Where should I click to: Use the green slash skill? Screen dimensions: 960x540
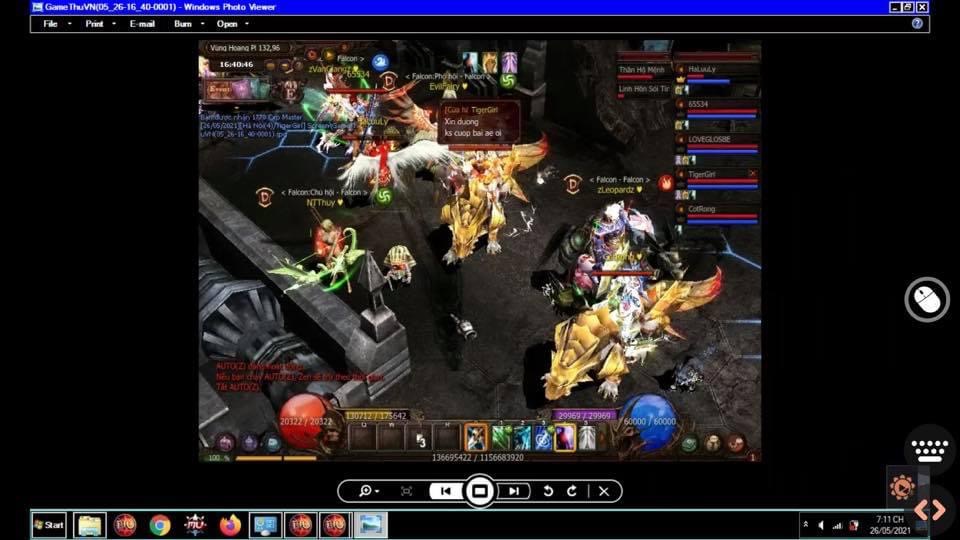(500, 437)
